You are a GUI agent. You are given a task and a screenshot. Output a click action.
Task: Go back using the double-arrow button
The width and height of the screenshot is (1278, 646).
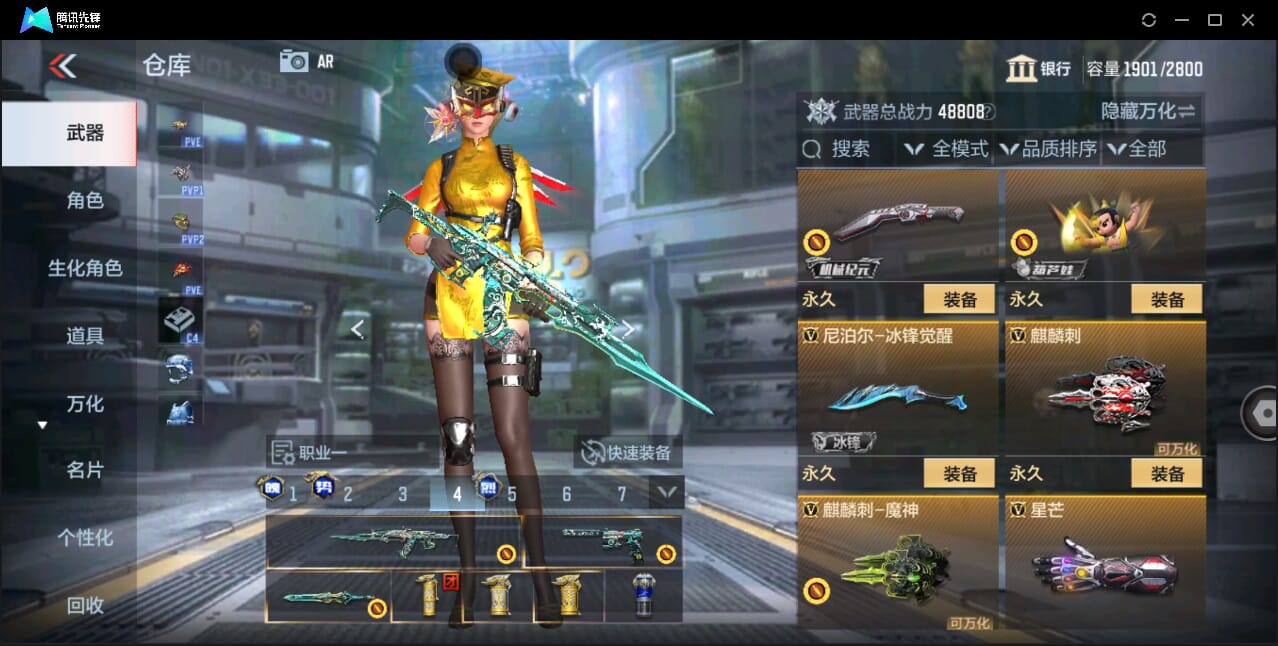62,67
